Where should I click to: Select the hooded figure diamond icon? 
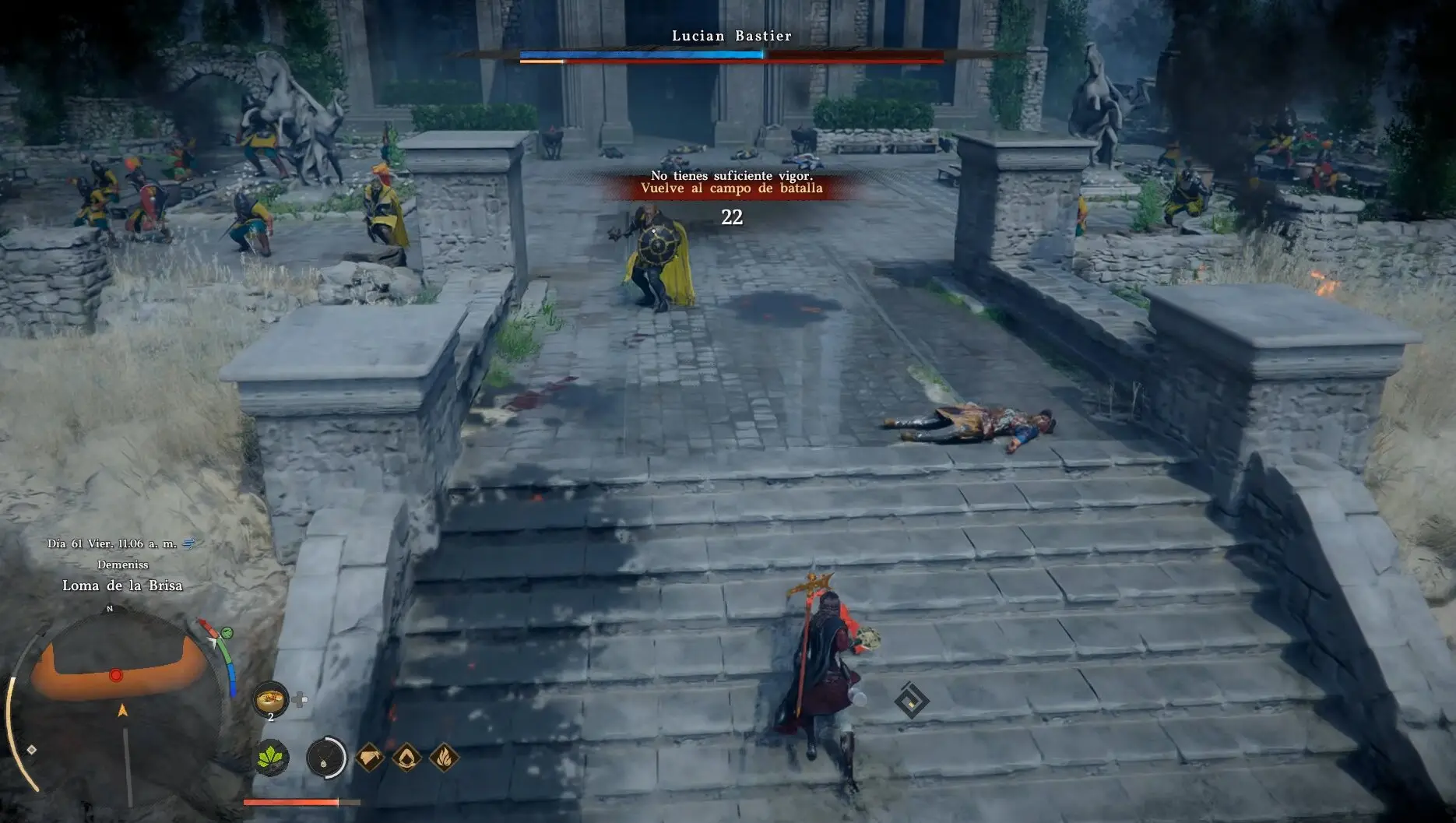click(x=406, y=757)
